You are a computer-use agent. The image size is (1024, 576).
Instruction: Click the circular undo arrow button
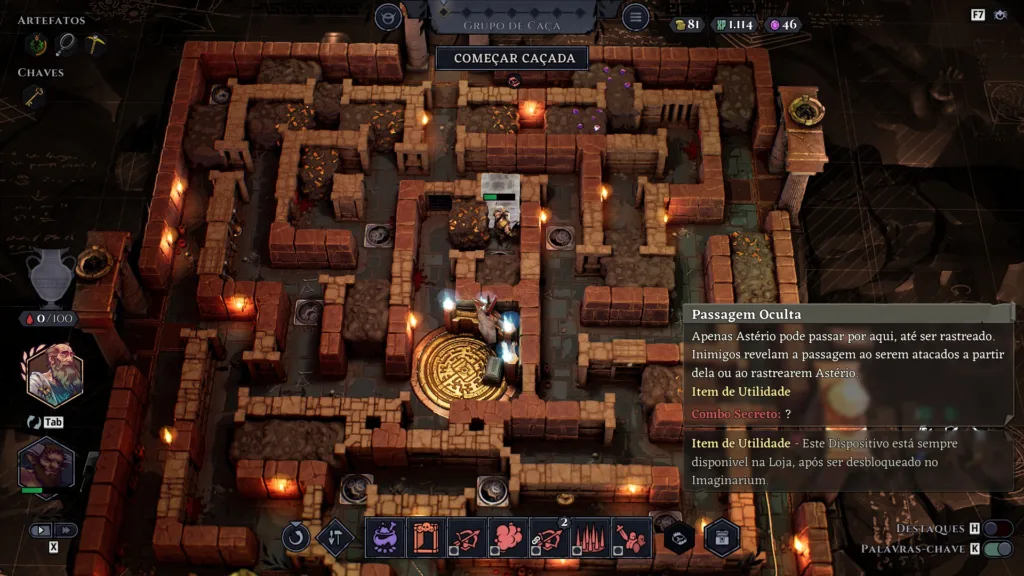[x=296, y=537]
